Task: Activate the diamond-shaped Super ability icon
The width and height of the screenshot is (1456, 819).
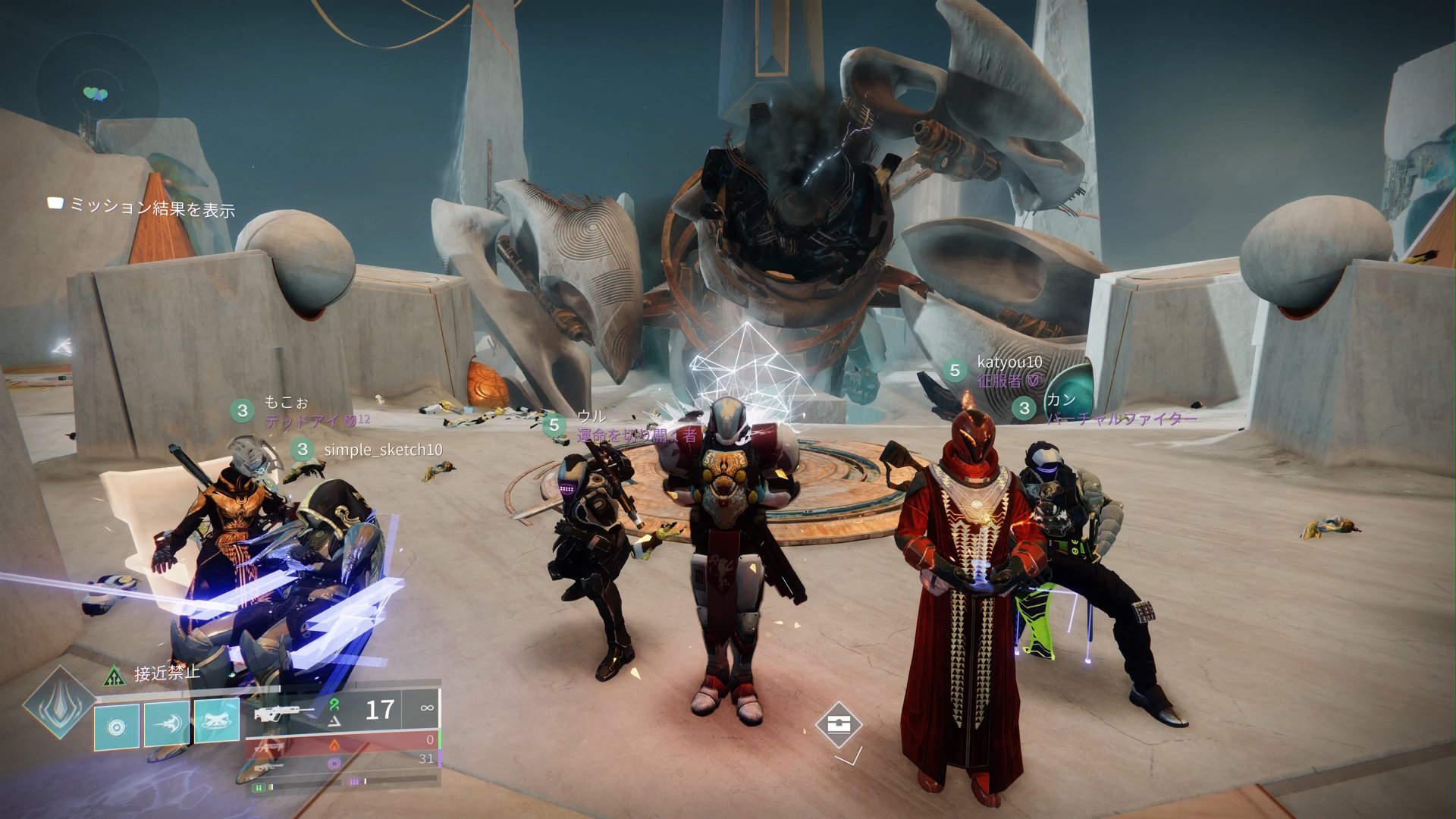Action: coord(58,702)
